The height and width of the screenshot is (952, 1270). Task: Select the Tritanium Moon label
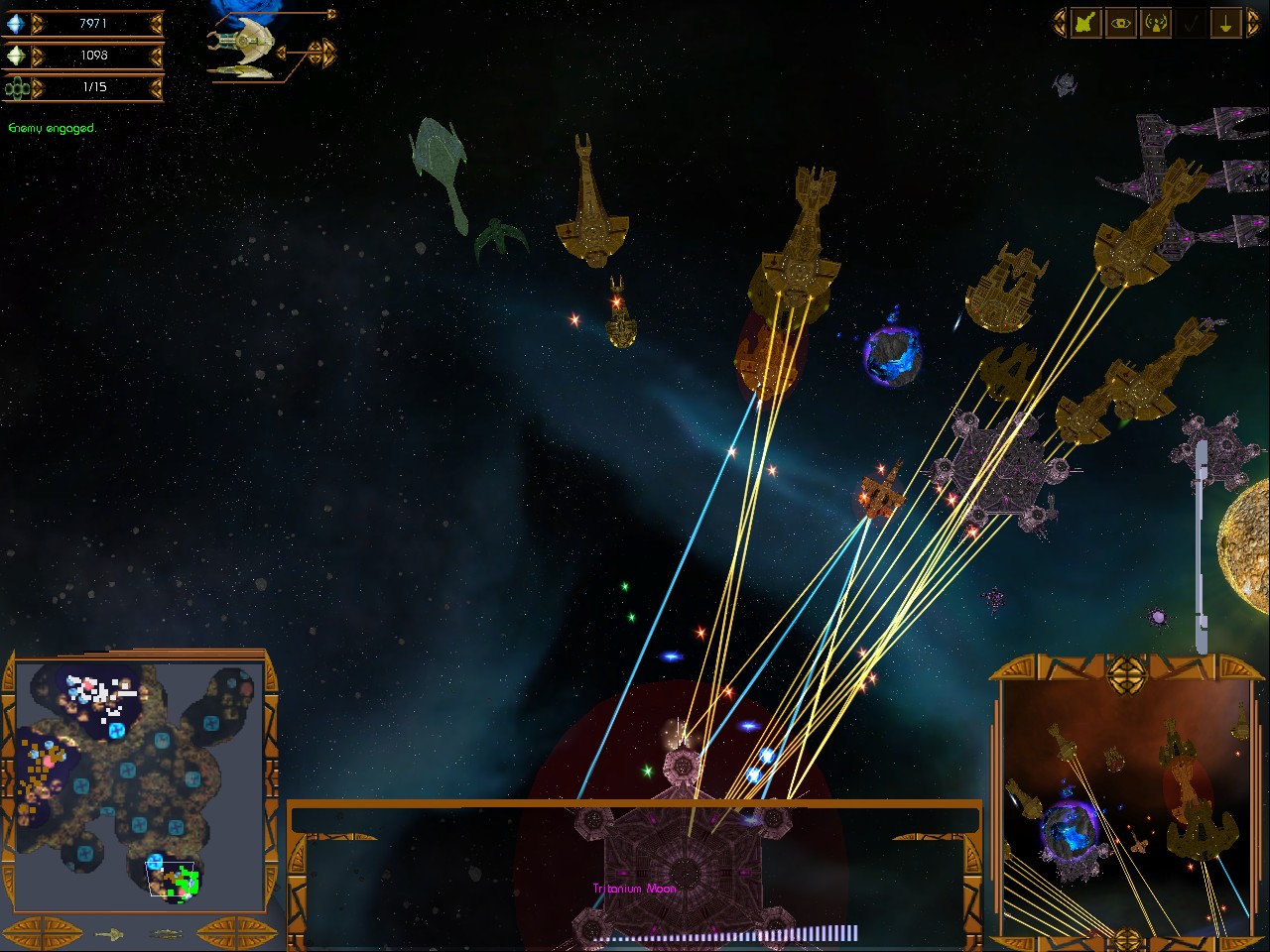pos(634,889)
